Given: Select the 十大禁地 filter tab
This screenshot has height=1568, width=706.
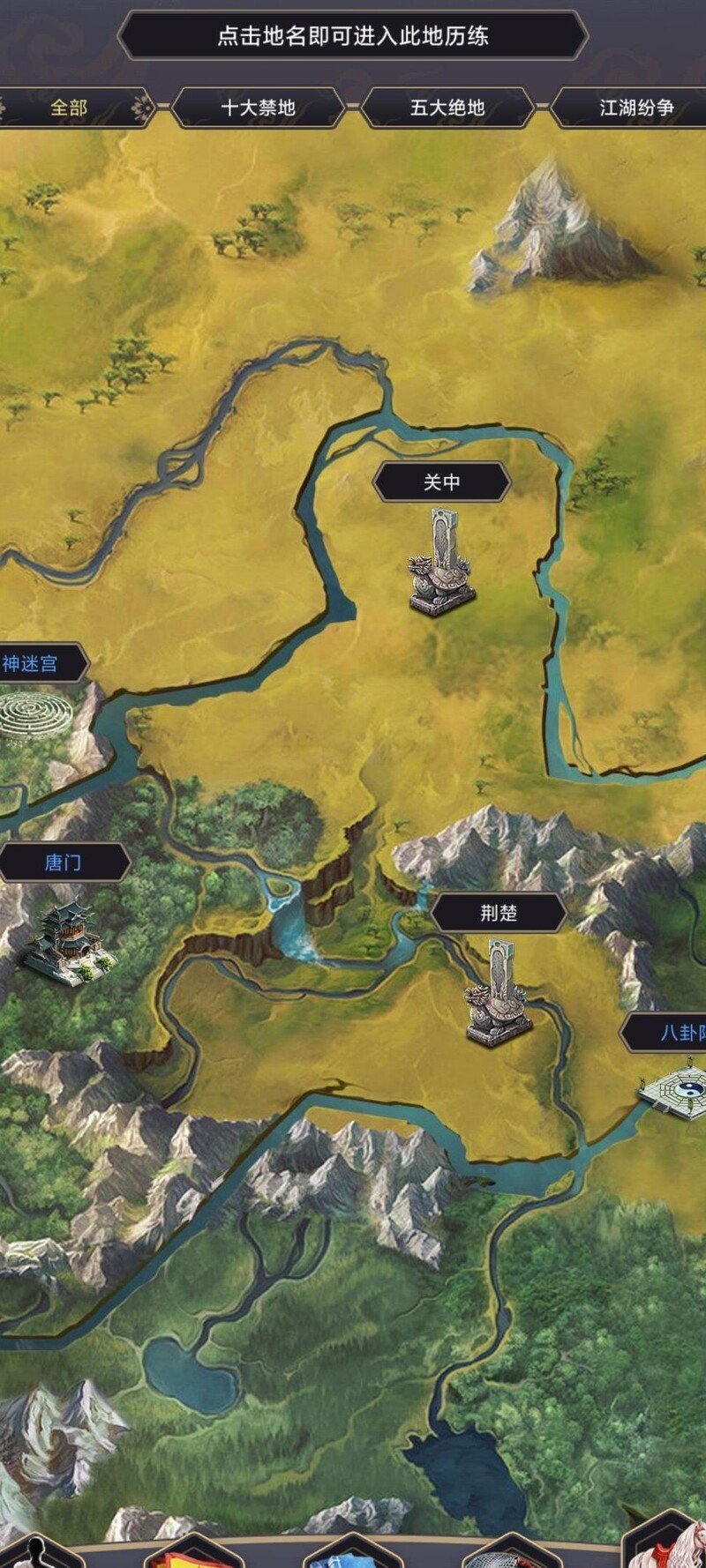Looking at the screenshot, I should pyautogui.click(x=258, y=108).
